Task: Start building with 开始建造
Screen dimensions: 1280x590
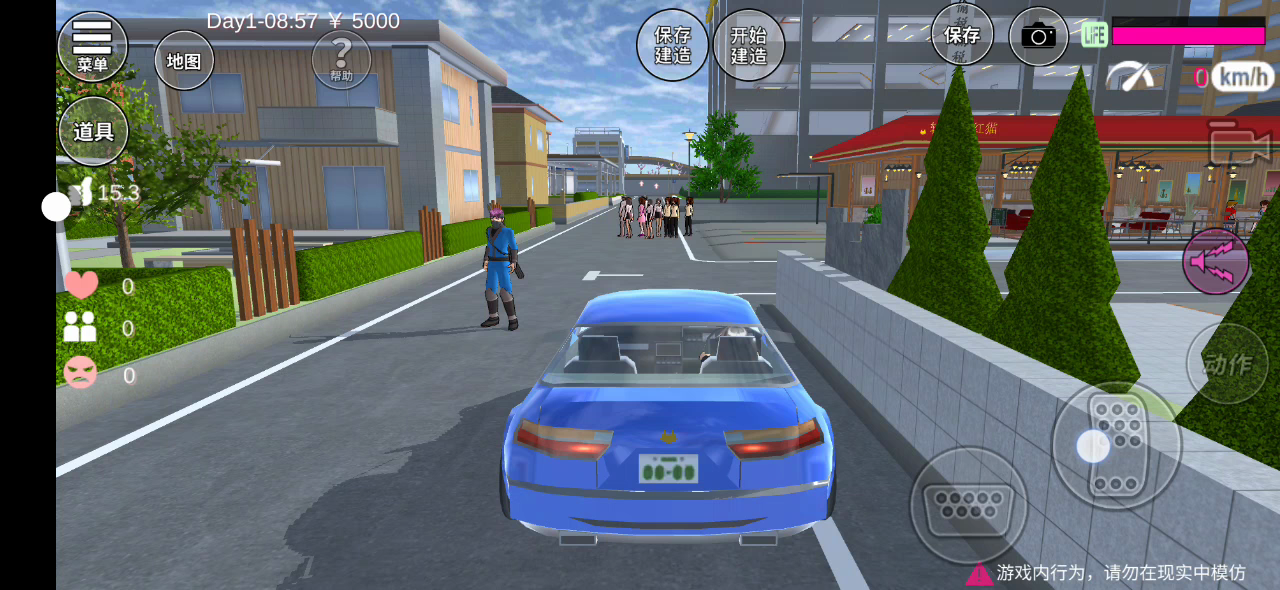Action: pos(748,45)
